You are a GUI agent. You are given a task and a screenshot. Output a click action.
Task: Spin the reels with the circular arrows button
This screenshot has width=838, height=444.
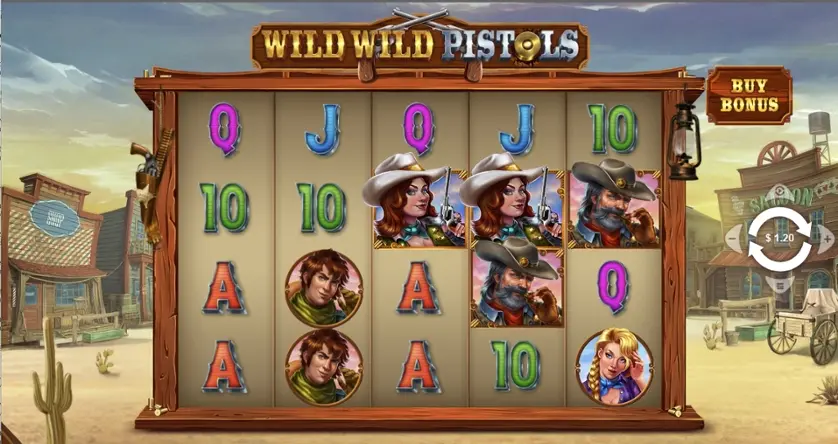coord(780,239)
